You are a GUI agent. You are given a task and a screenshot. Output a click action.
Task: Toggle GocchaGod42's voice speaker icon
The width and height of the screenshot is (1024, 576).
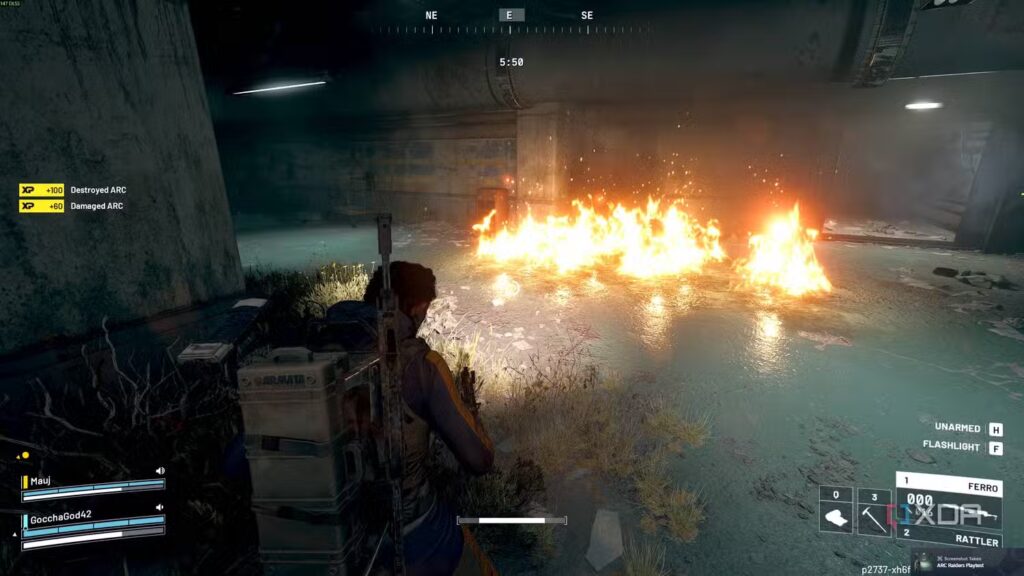tap(160, 508)
